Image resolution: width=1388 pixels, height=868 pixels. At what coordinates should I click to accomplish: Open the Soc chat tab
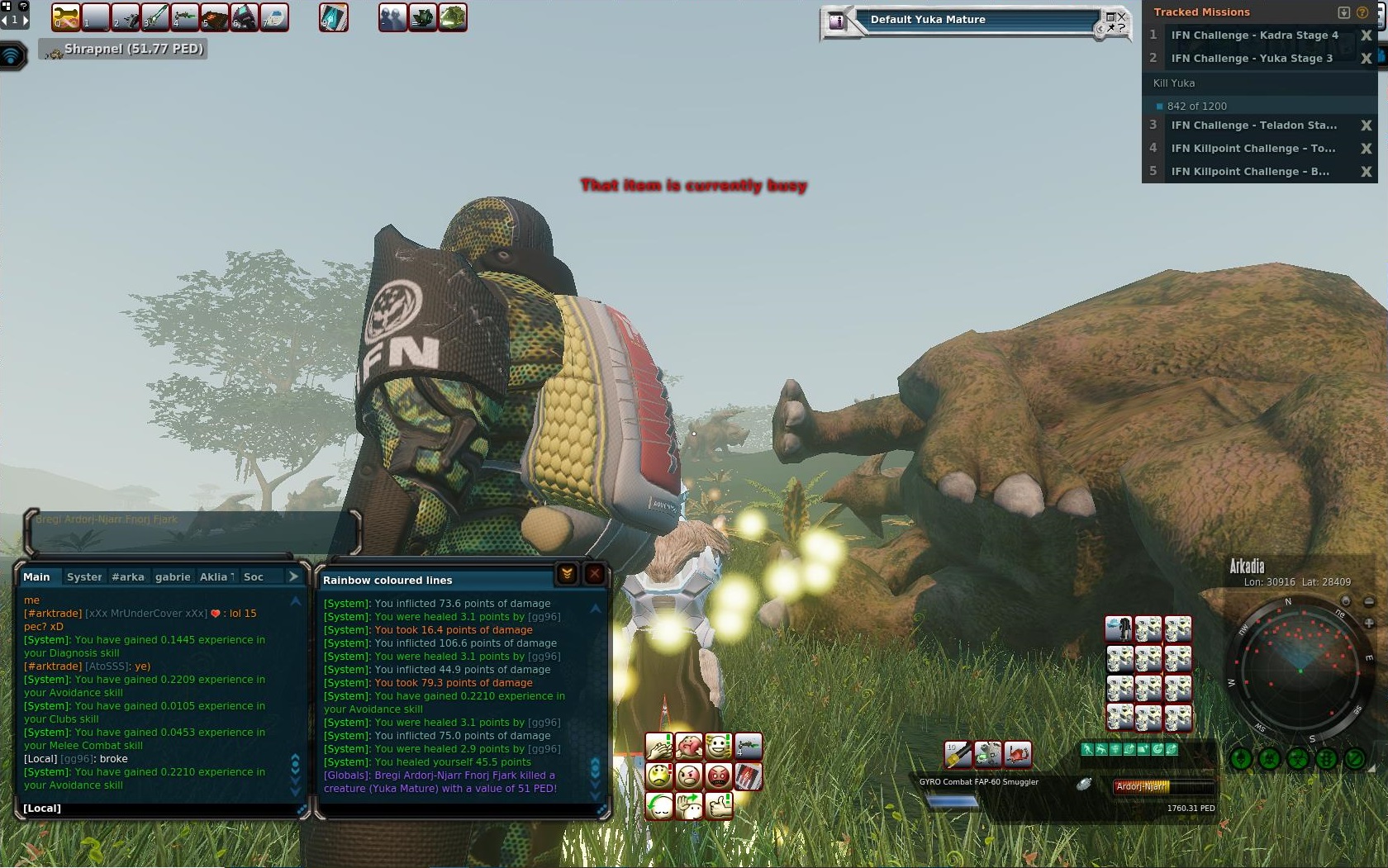(x=253, y=577)
